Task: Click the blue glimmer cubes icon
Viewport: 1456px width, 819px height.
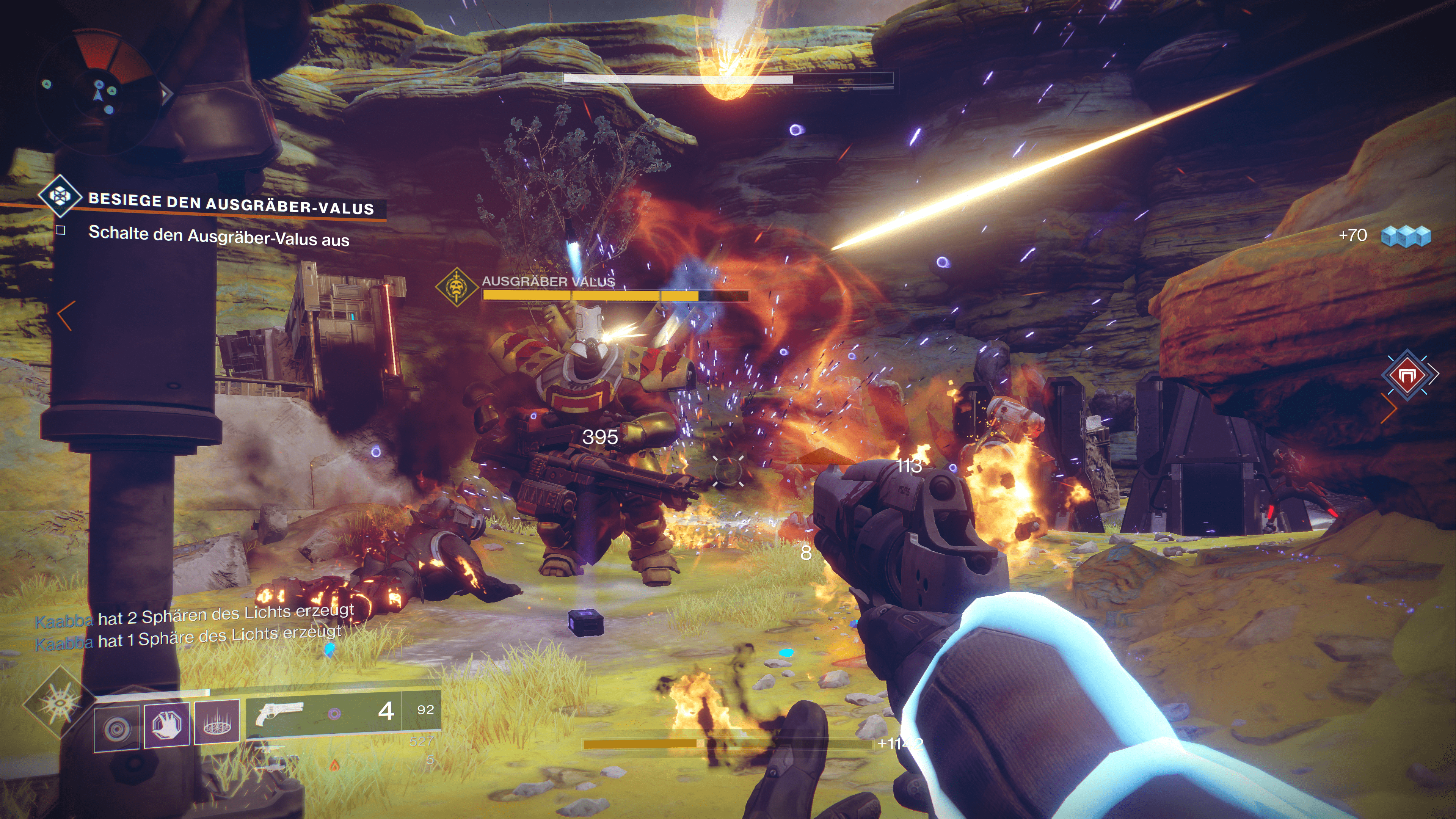Action: click(1406, 236)
